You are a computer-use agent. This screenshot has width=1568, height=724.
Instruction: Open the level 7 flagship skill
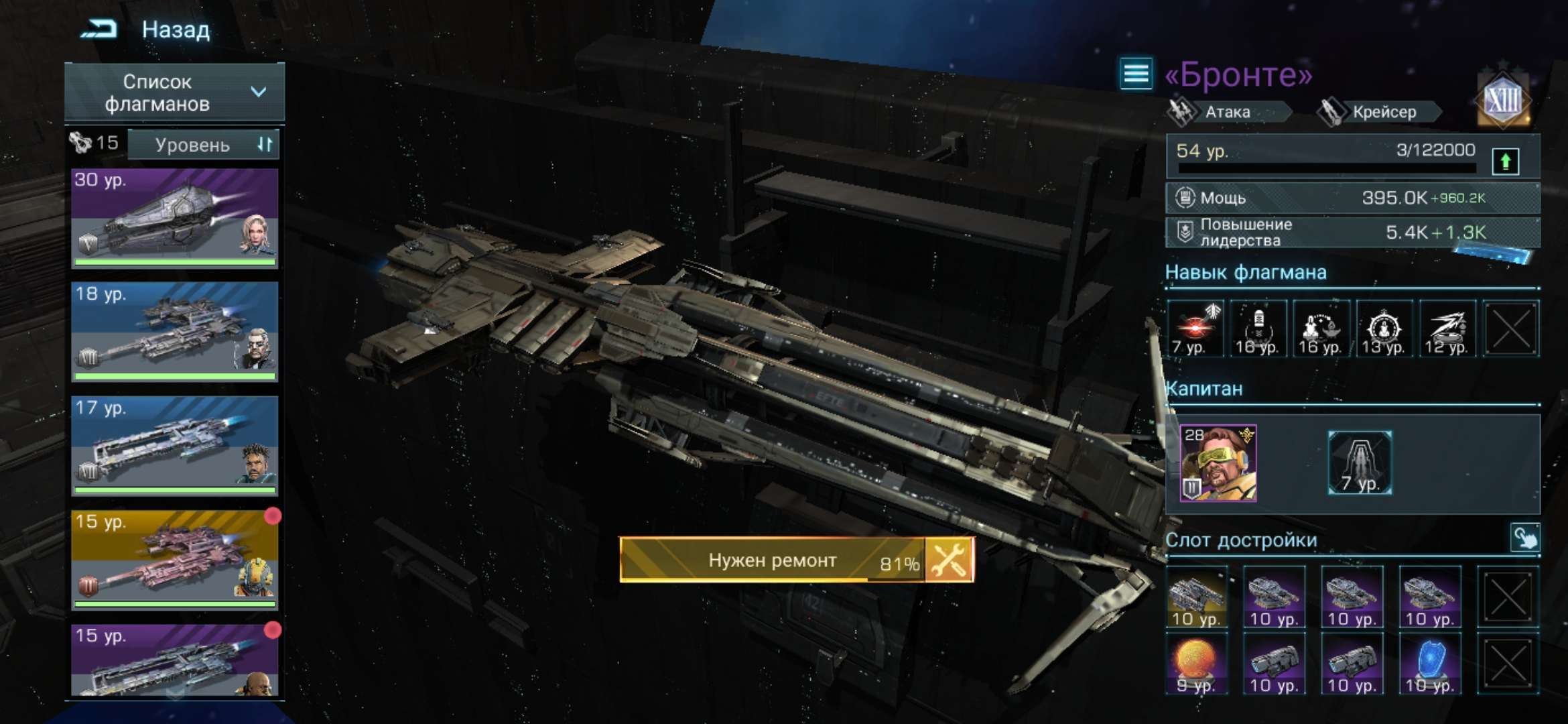1195,328
